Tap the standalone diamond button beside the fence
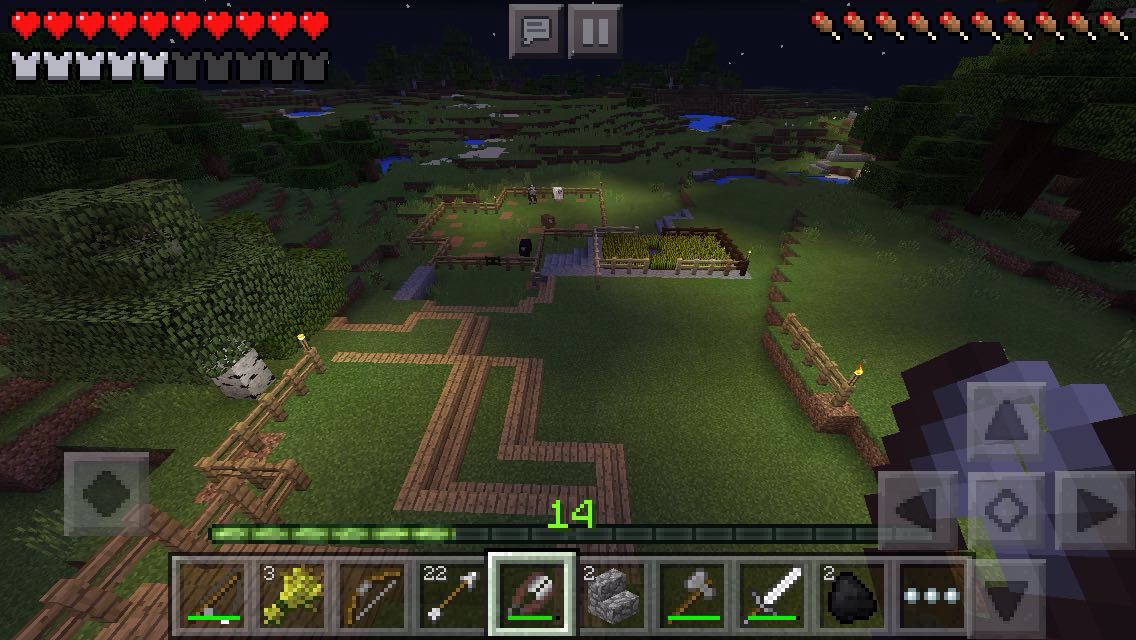The height and width of the screenshot is (640, 1136). (107, 493)
